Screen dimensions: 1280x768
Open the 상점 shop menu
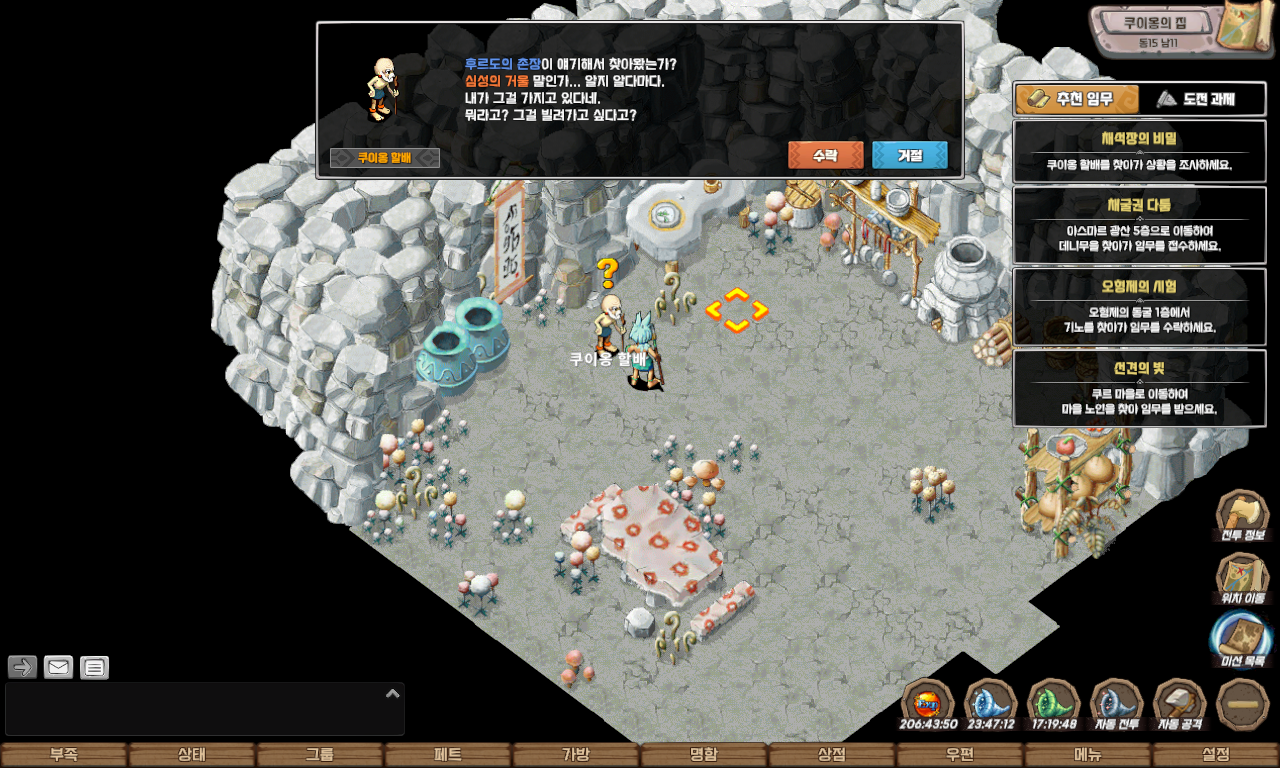(x=832, y=755)
